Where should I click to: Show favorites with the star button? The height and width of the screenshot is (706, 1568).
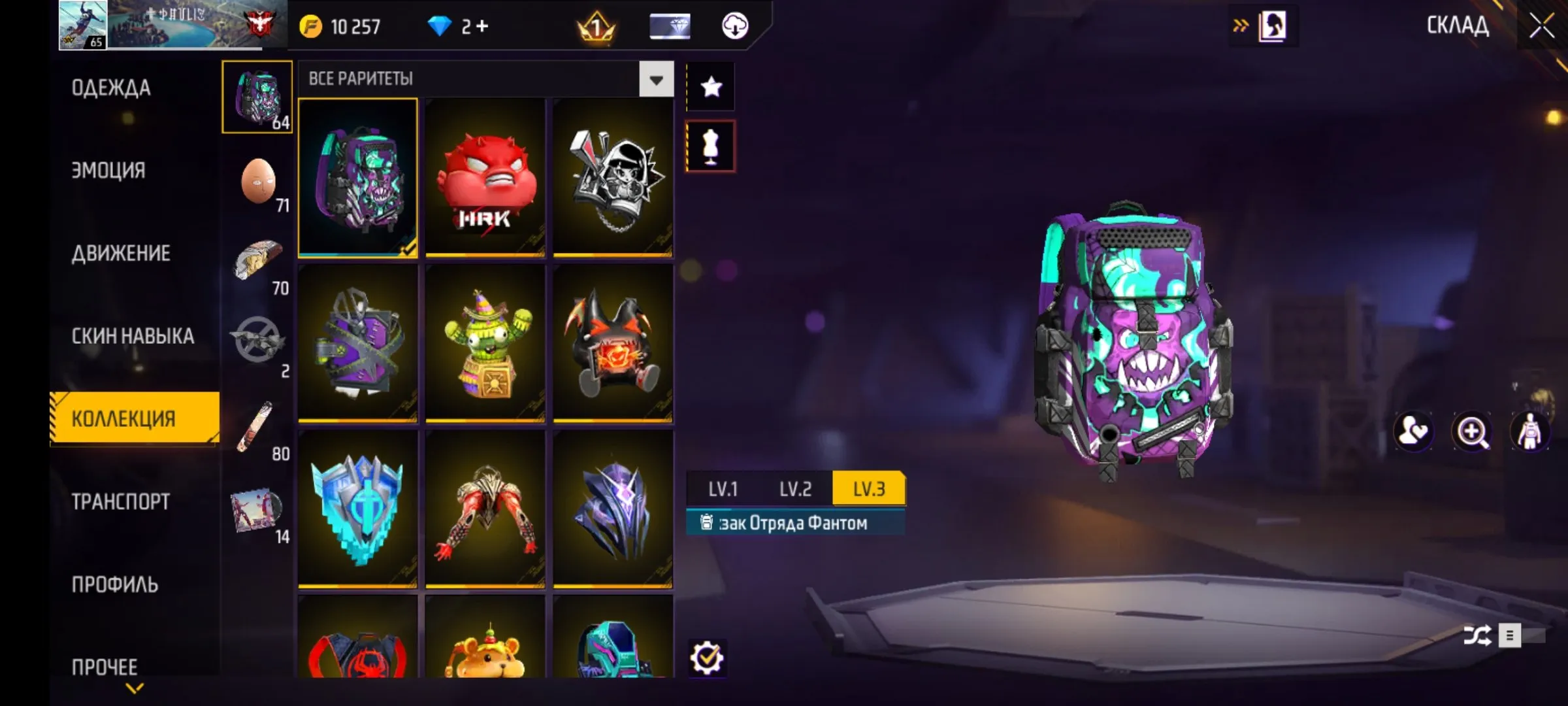(x=711, y=87)
